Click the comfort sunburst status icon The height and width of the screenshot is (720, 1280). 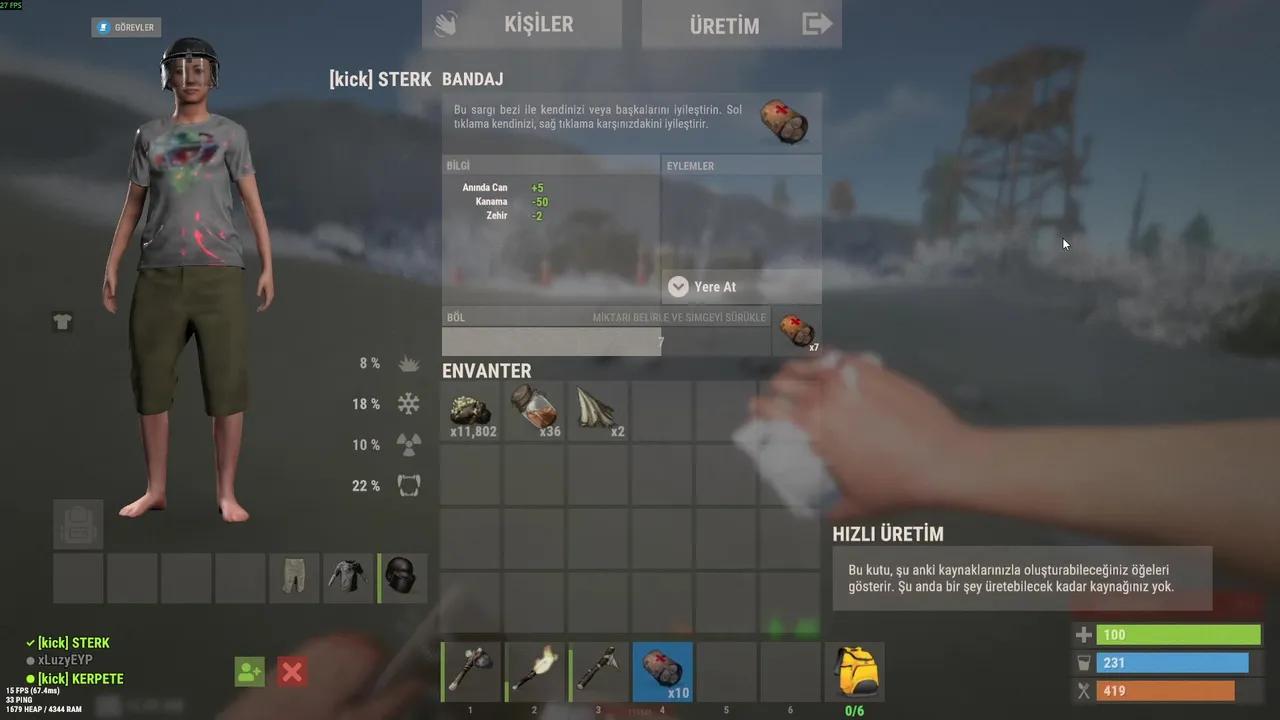point(408,363)
